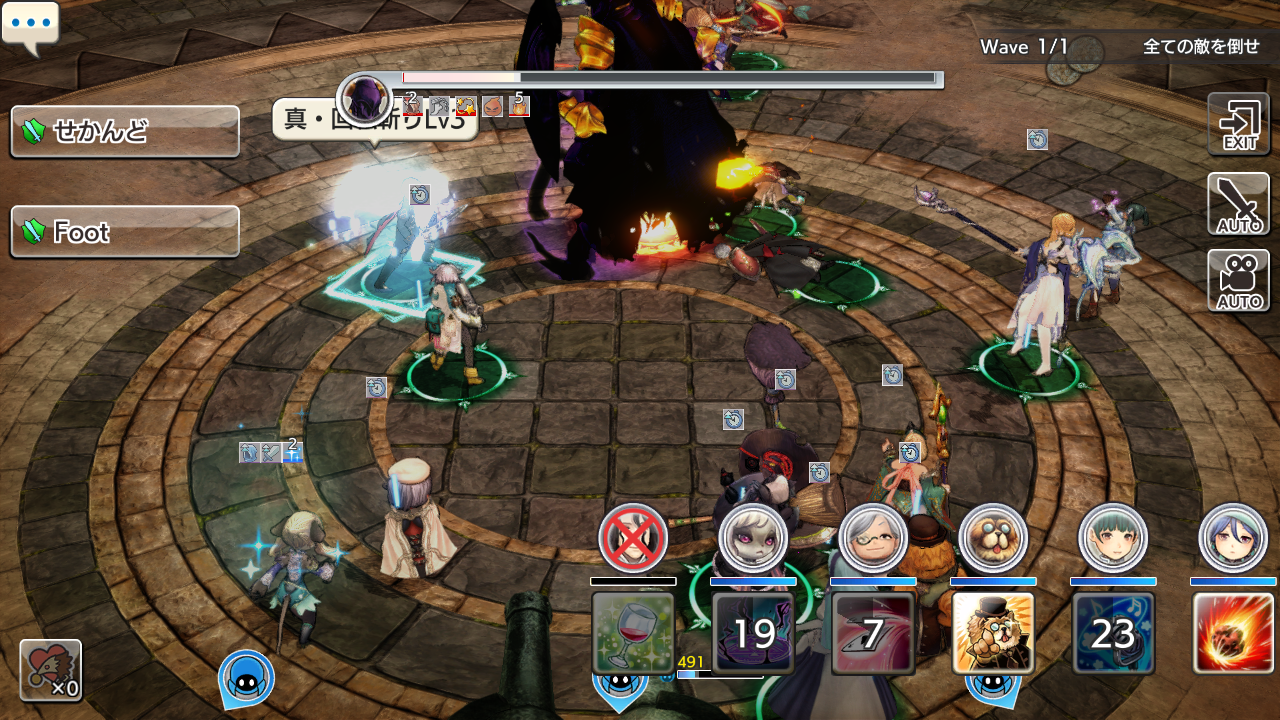Toggle auto battle sword button
1280x720 pixels.
click(x=1238, y=204)
